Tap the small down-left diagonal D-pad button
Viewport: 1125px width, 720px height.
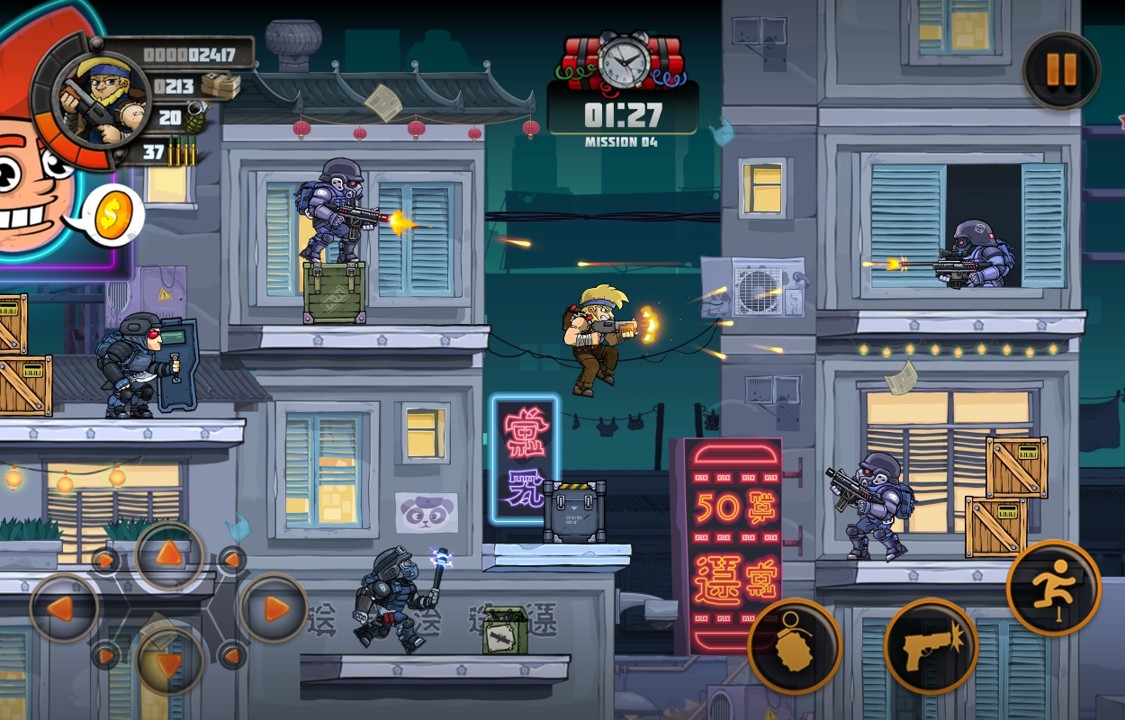[x=105, y=655]
